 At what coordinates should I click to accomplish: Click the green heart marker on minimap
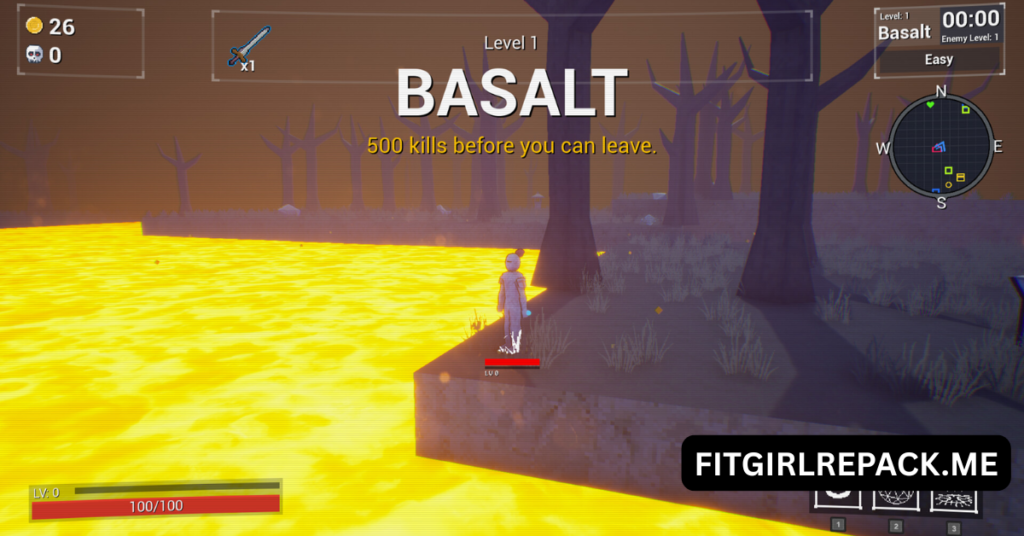point(931,103)
